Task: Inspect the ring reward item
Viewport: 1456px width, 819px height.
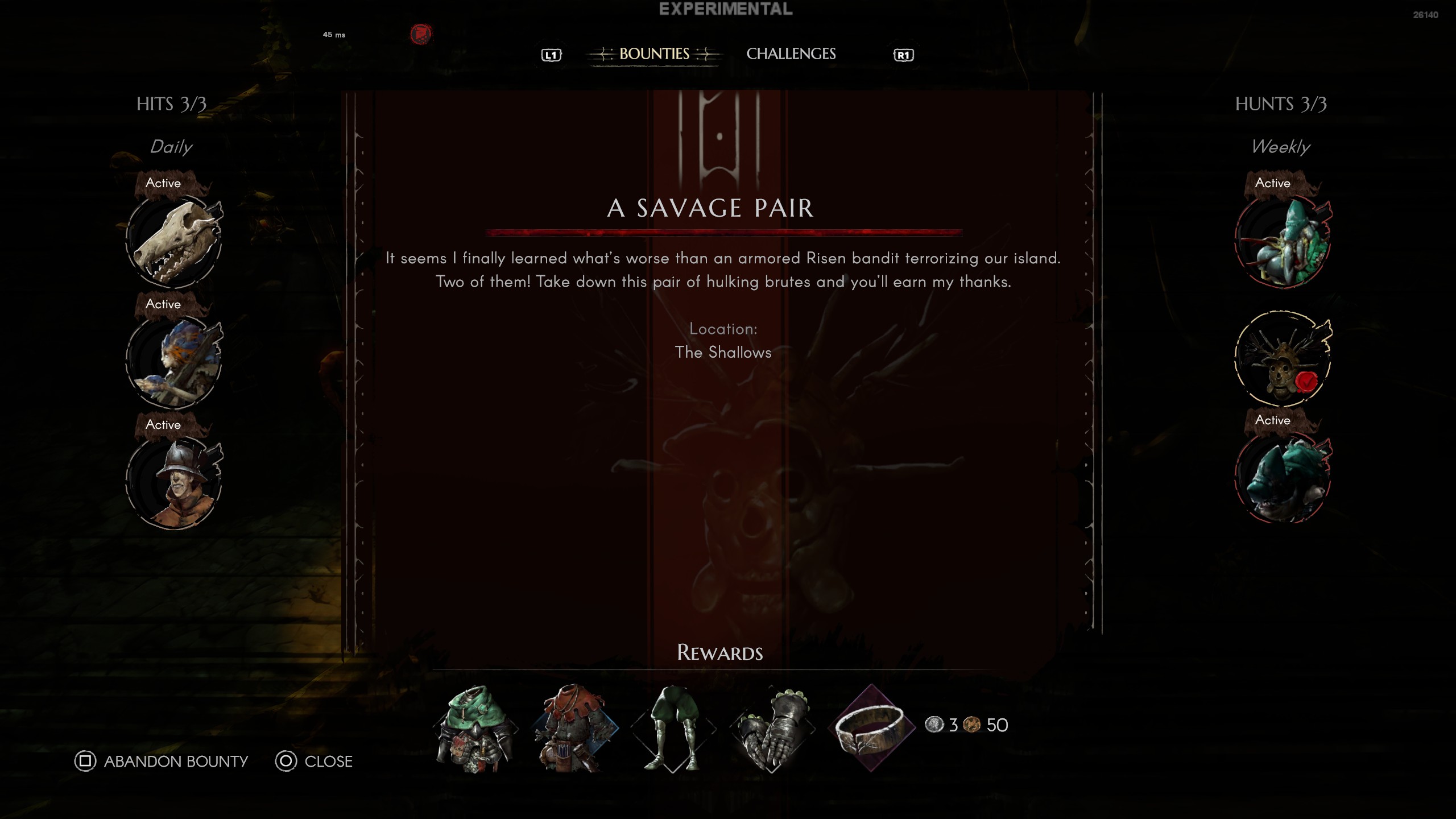Action: 871,728
